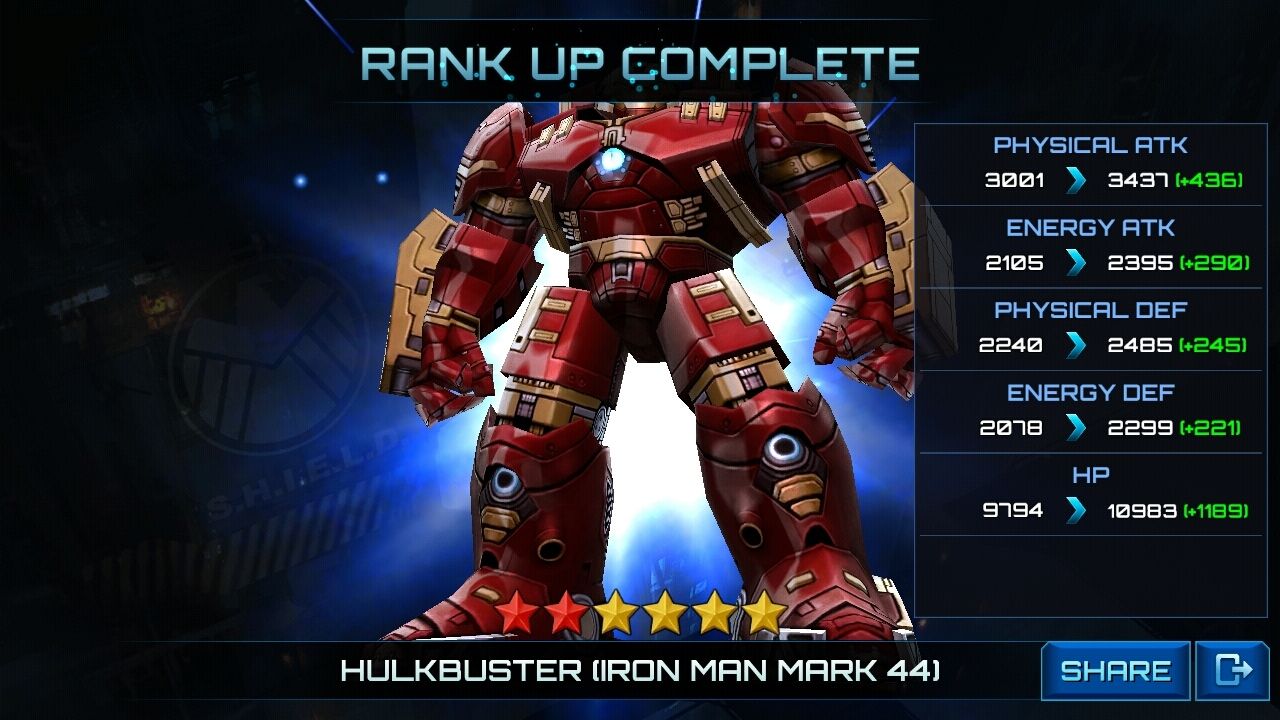Toggle the Physical ATK stat arrow
Viewport: 1280px width, 720px height.
(x=1073, y=179)
